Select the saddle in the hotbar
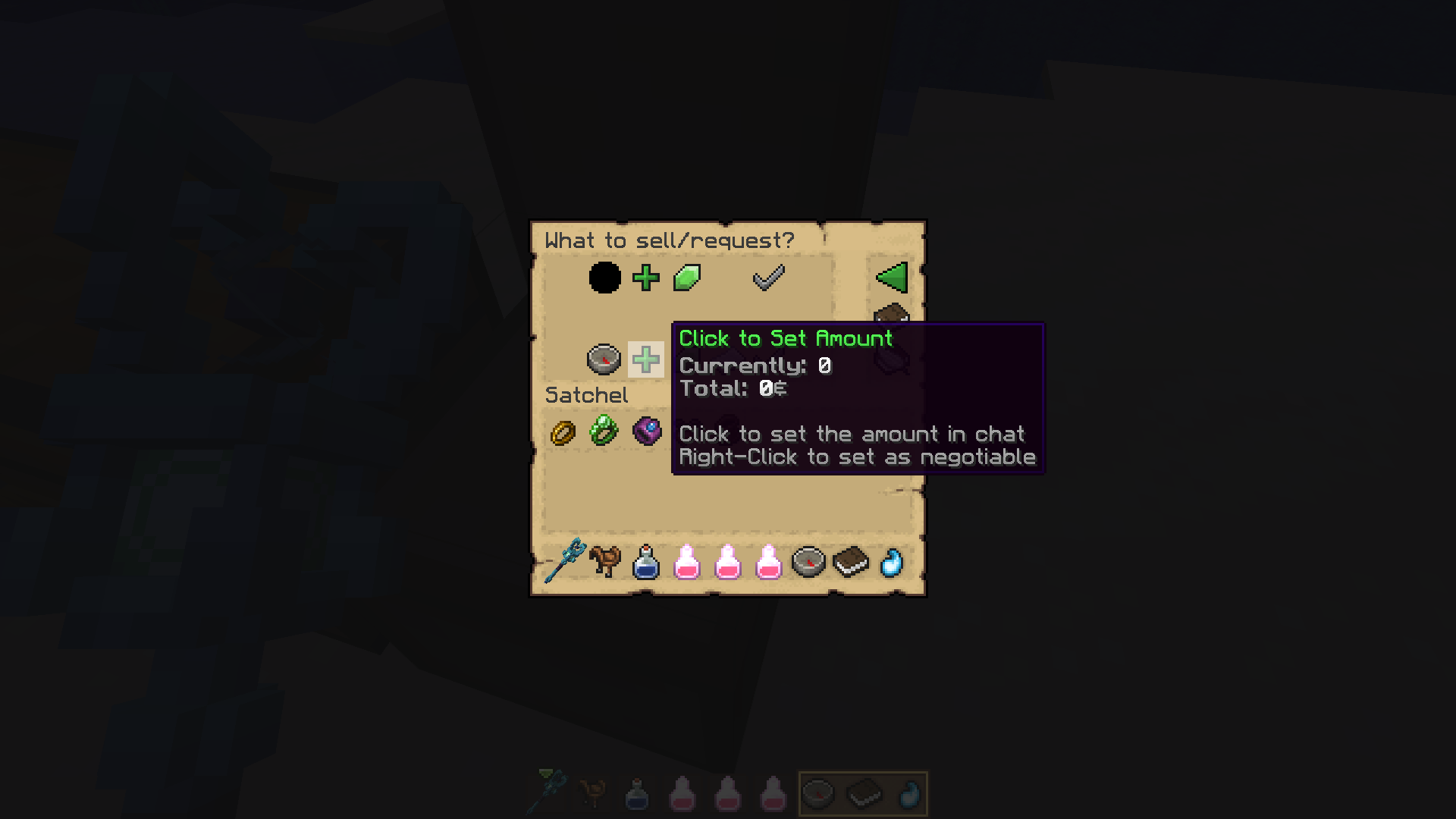Image resolution: width=1456 pixels, height=819 pixels. (604, 560)
